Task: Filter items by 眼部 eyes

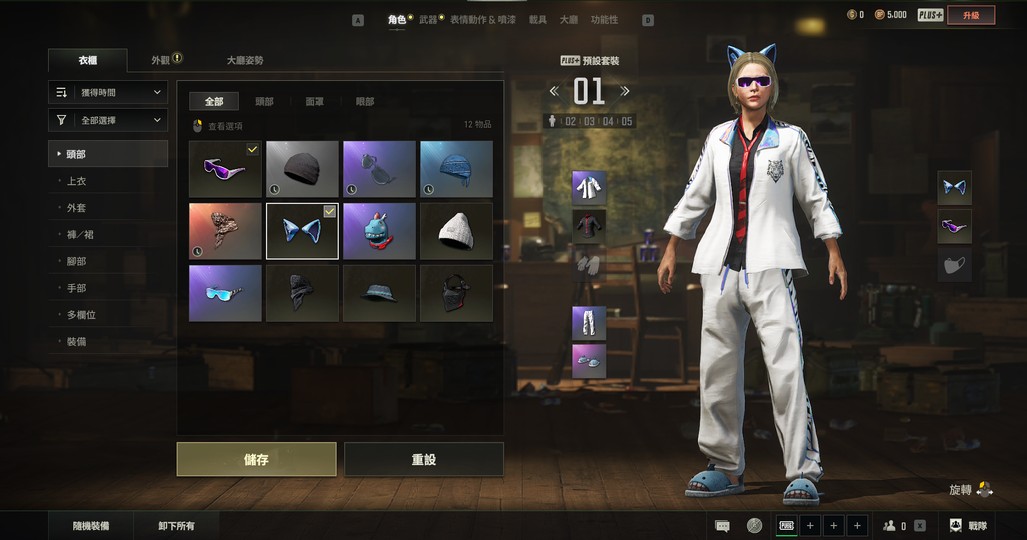Action: pos(365,101)
